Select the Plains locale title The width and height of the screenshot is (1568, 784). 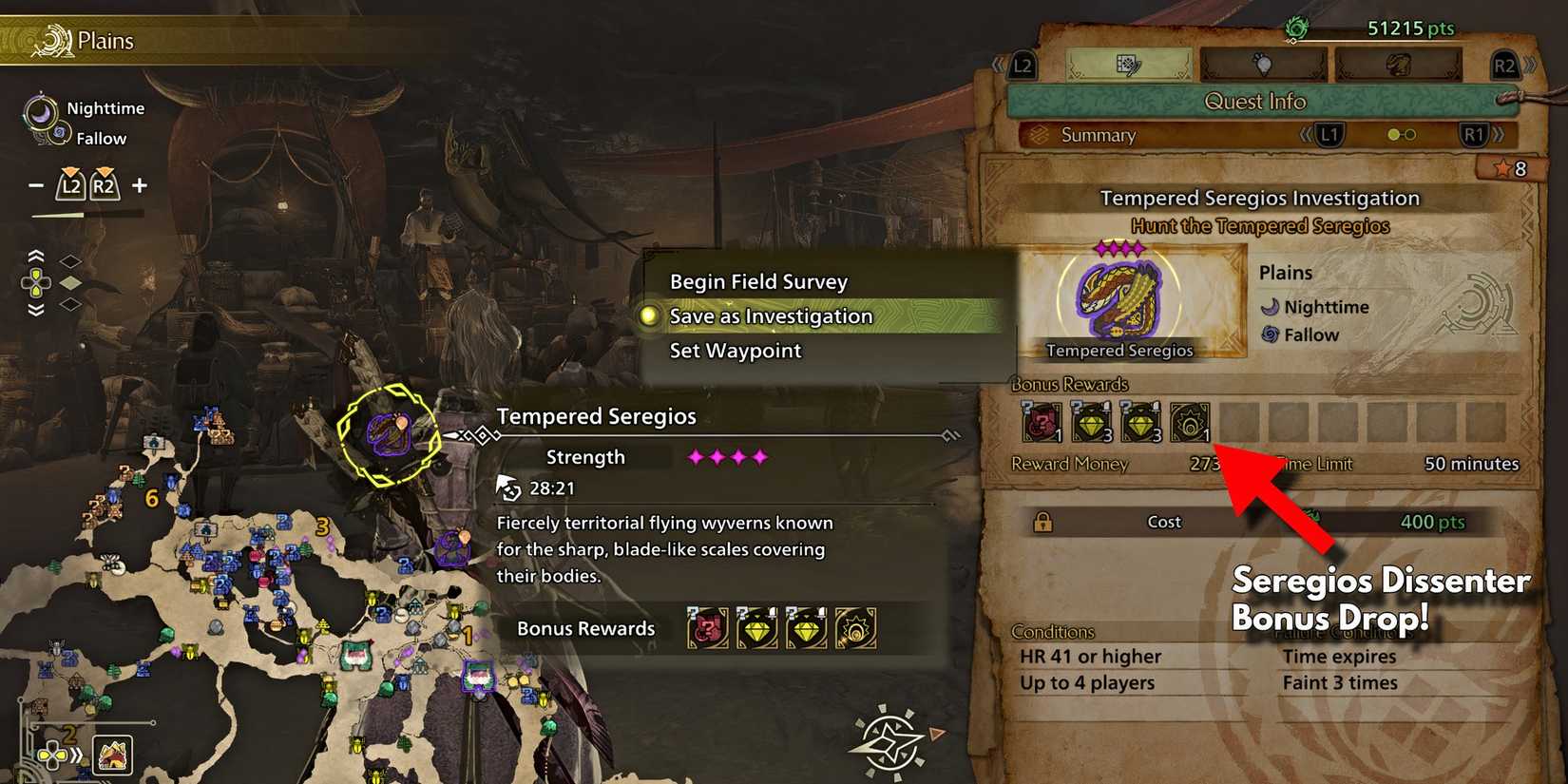point(105,41)
